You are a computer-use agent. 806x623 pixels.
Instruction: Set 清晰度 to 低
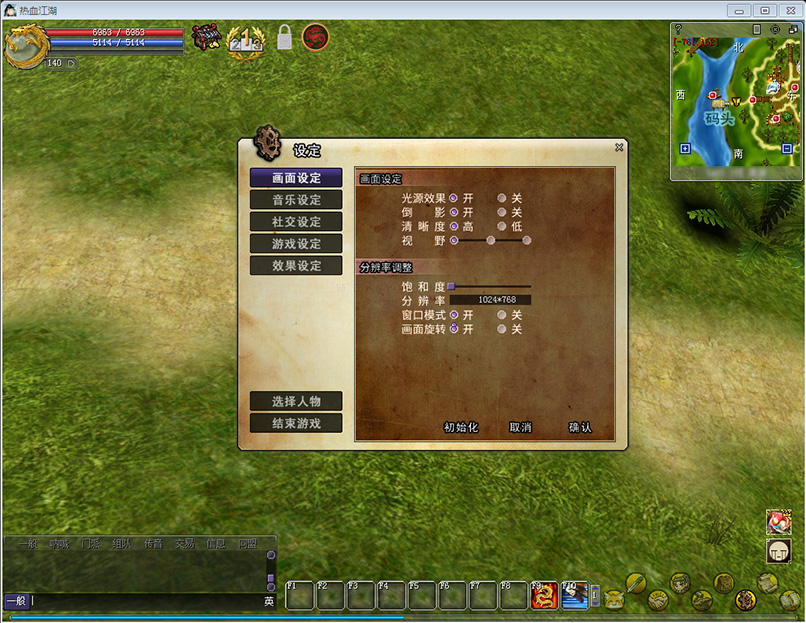[502, 226]
